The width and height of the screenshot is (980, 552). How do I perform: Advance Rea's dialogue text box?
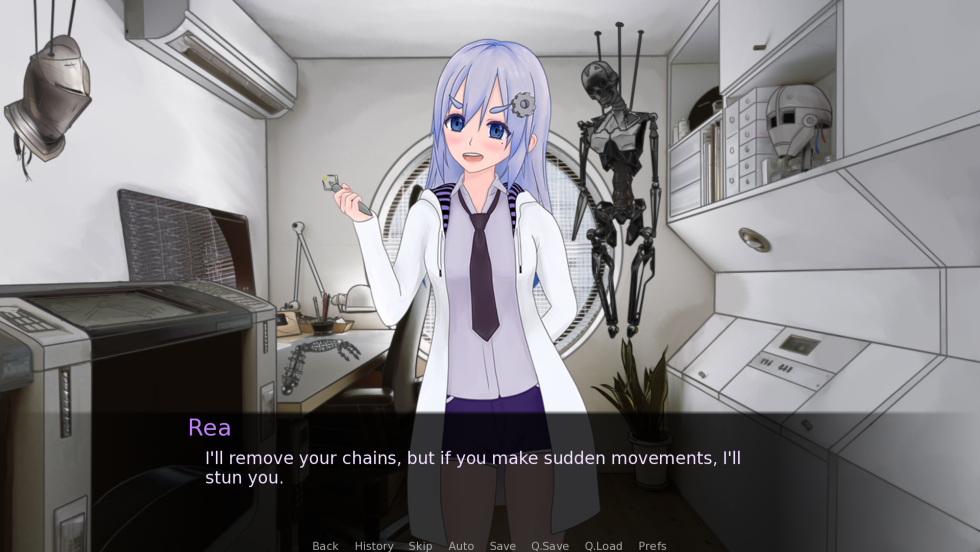pos(489,470)
